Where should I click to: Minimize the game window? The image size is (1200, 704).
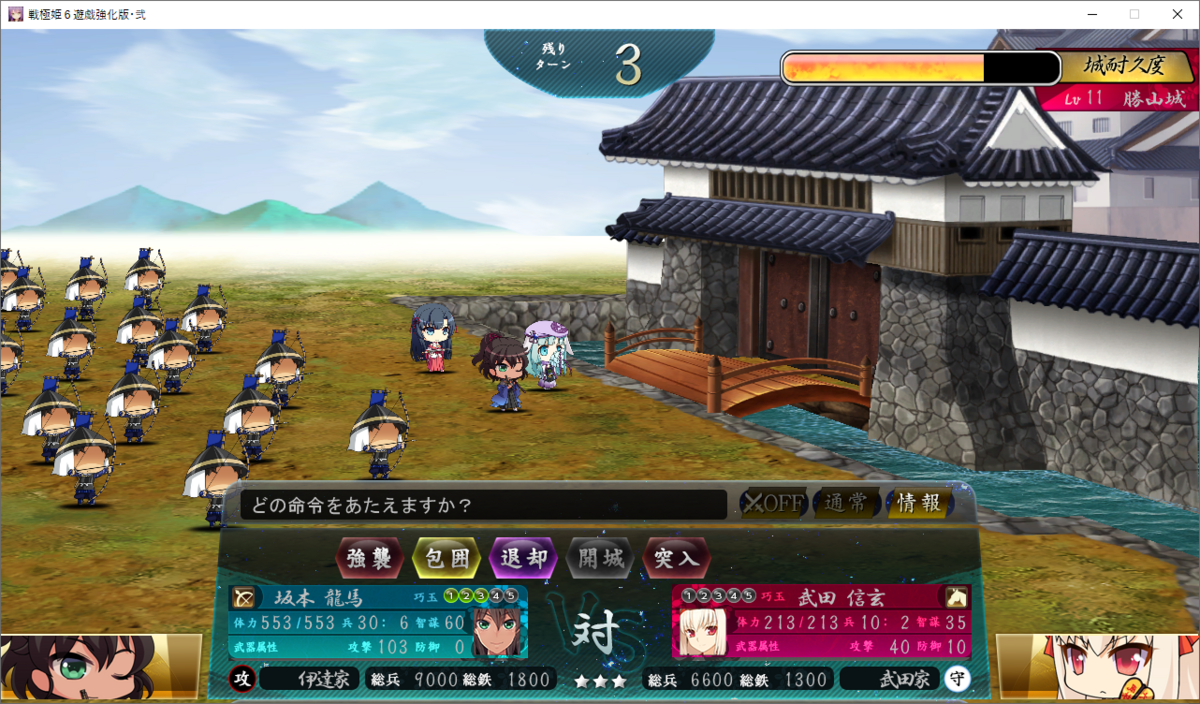pos(1089,14)
